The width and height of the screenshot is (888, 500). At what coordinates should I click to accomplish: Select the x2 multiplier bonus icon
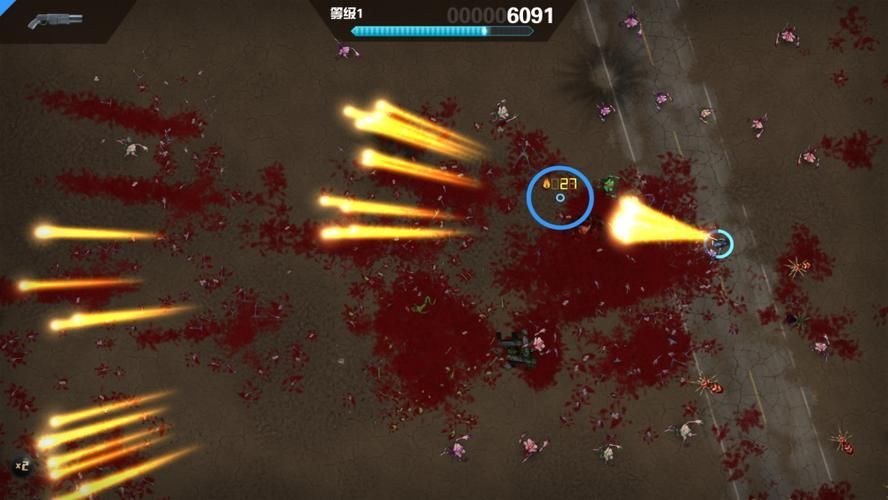coord(21,465)
